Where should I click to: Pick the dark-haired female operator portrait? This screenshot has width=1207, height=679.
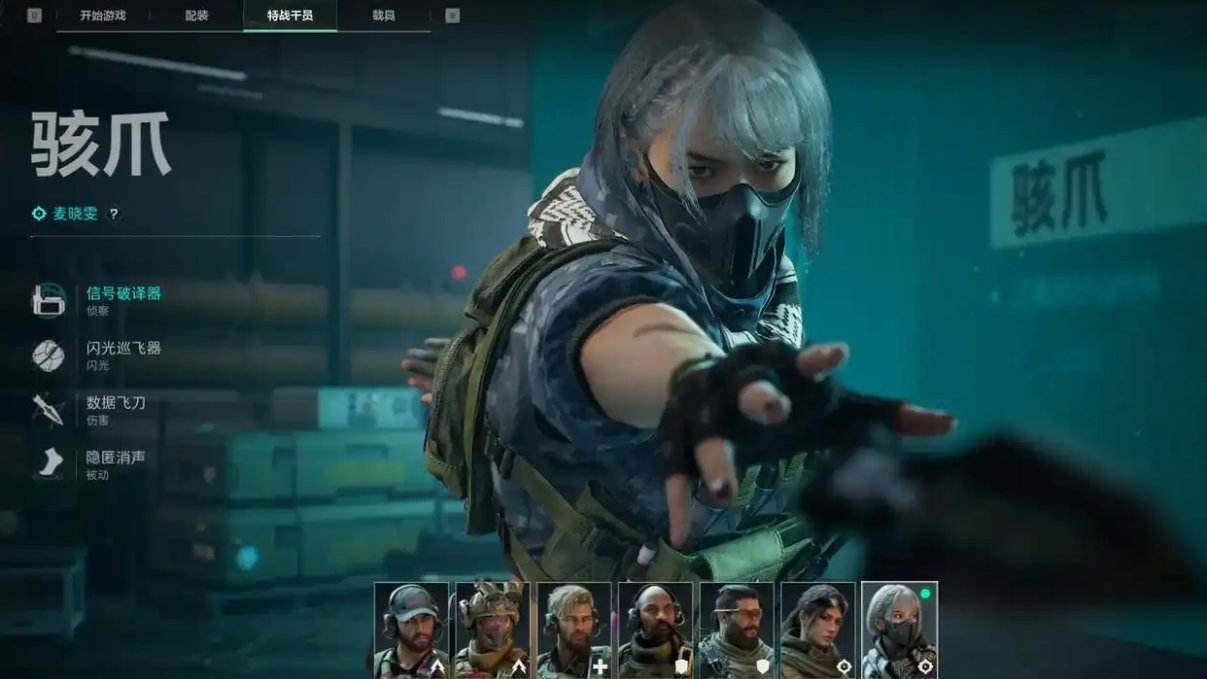point(818,630)
